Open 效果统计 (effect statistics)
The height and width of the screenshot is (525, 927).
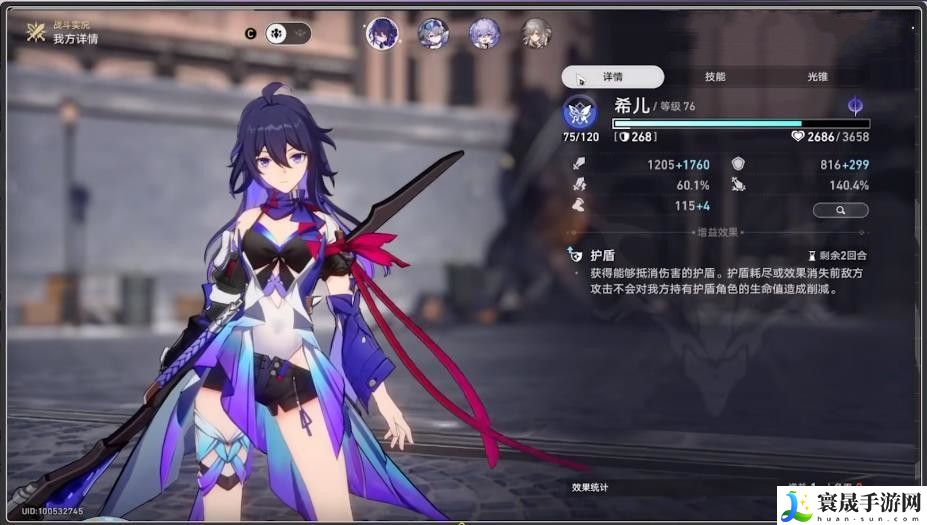(x=590, y=487)
